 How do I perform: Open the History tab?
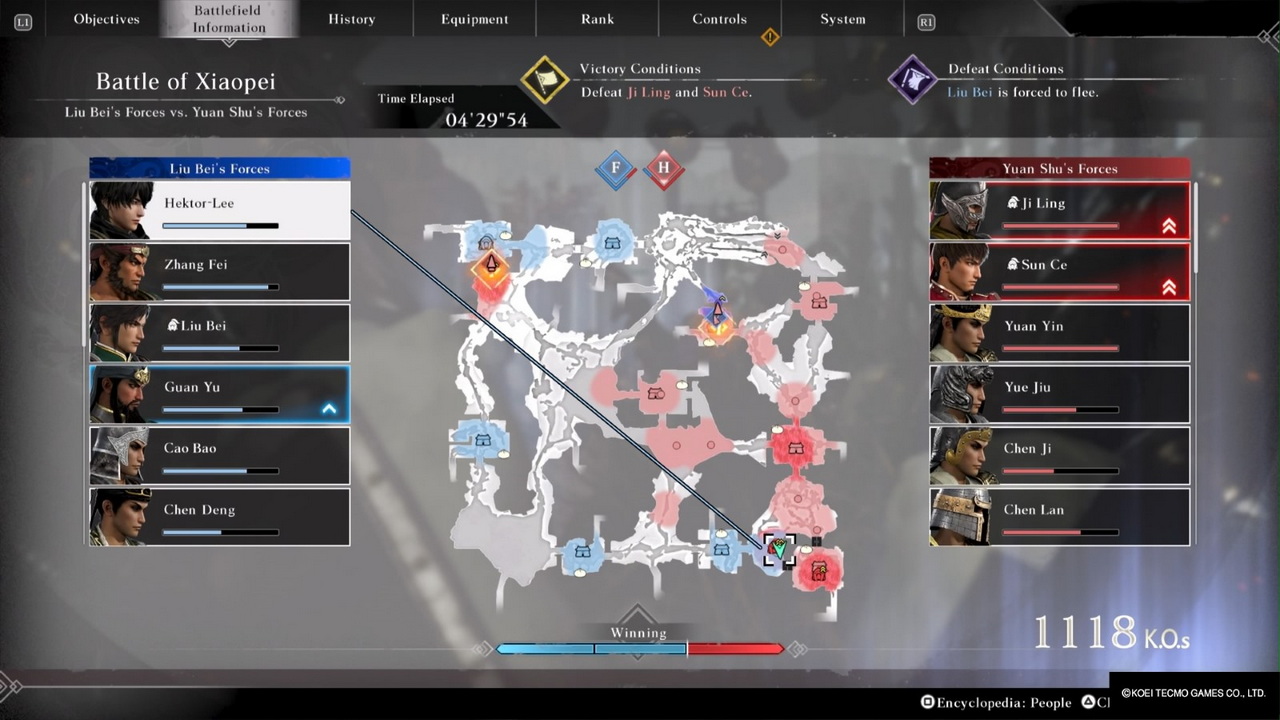pyautogui.click(x=351, y=19)
